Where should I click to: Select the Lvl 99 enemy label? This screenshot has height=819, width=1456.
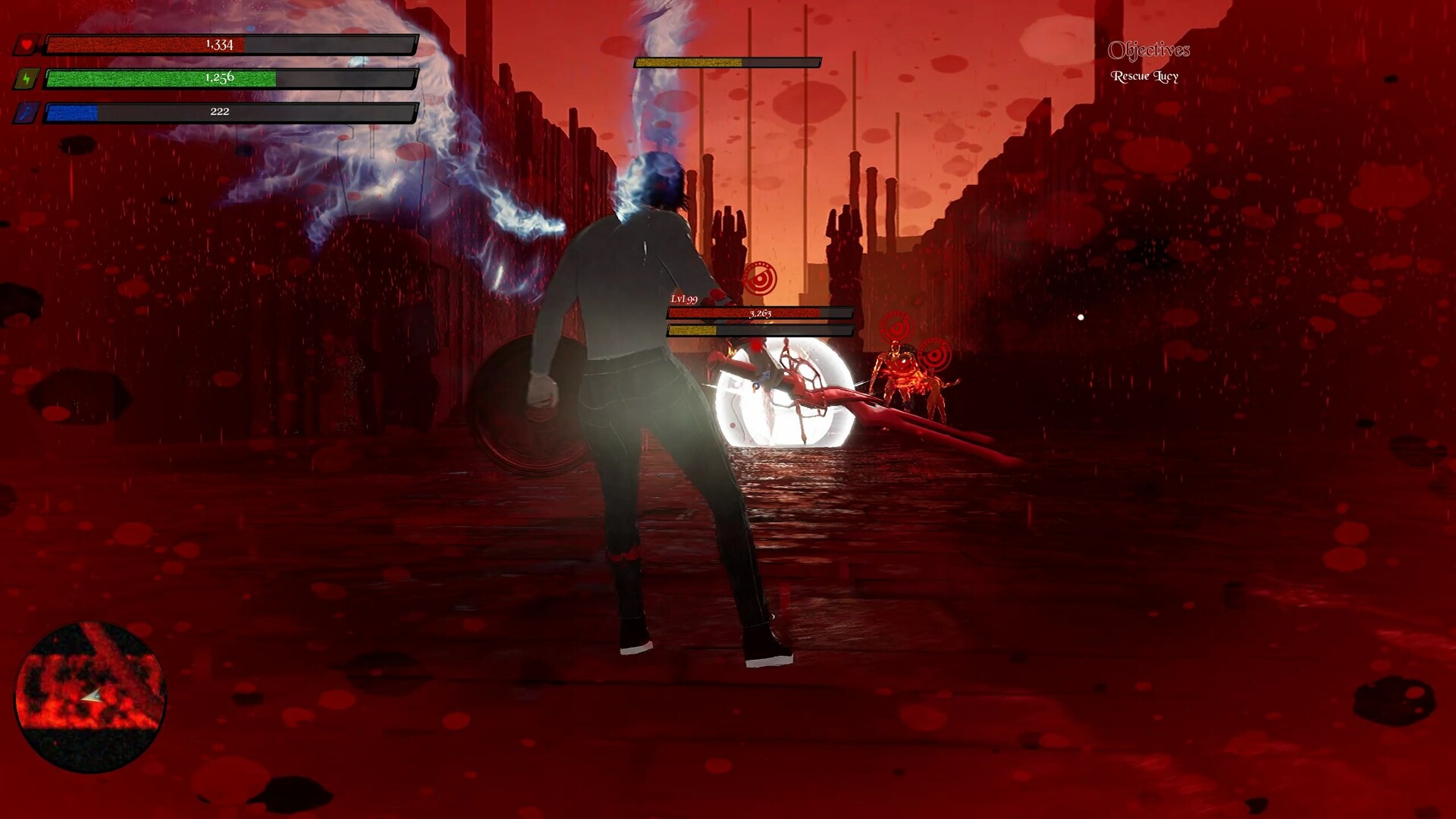pos(682,300)
